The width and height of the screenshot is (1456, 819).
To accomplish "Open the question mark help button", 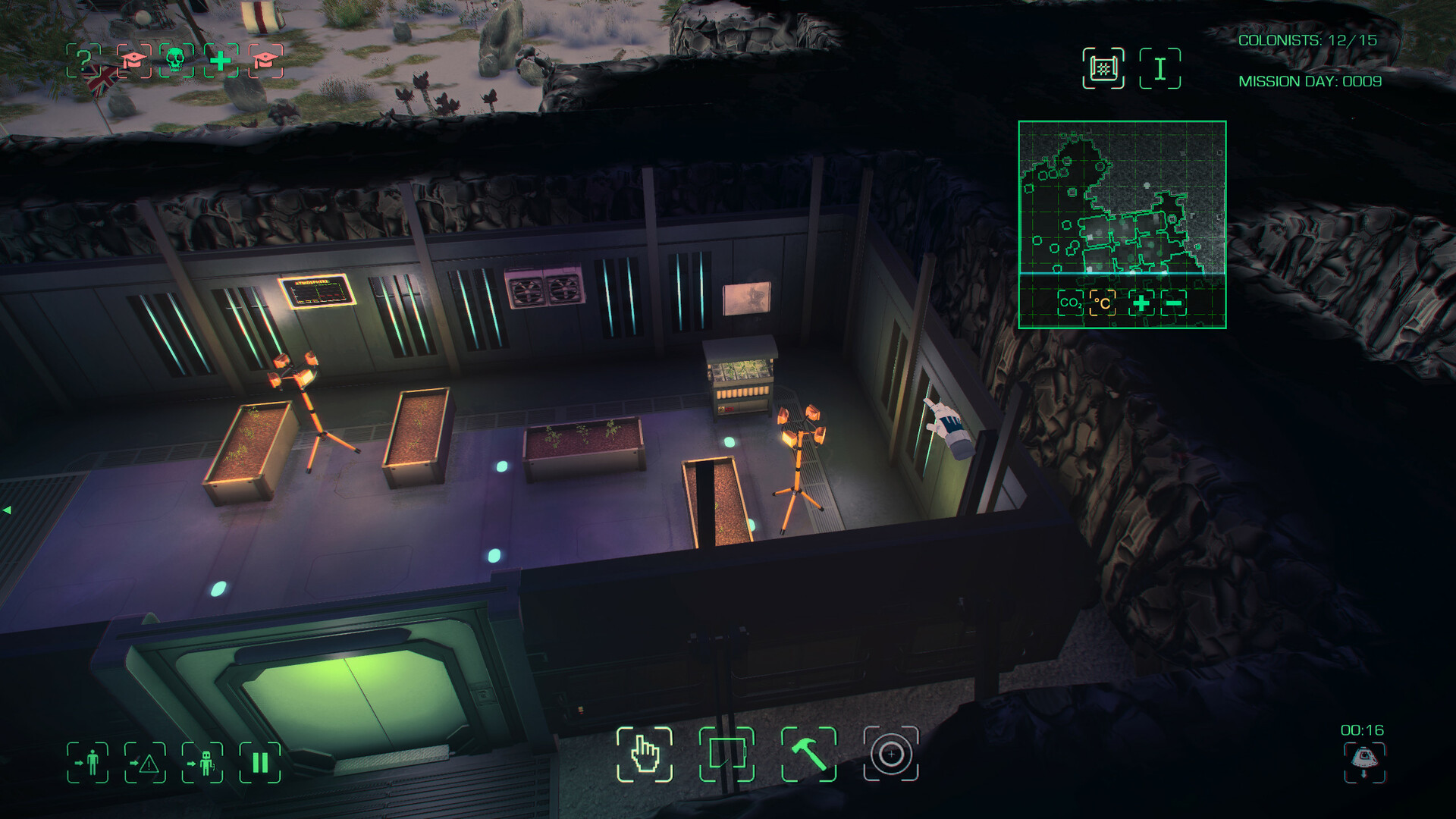I will tap(83, 60).
